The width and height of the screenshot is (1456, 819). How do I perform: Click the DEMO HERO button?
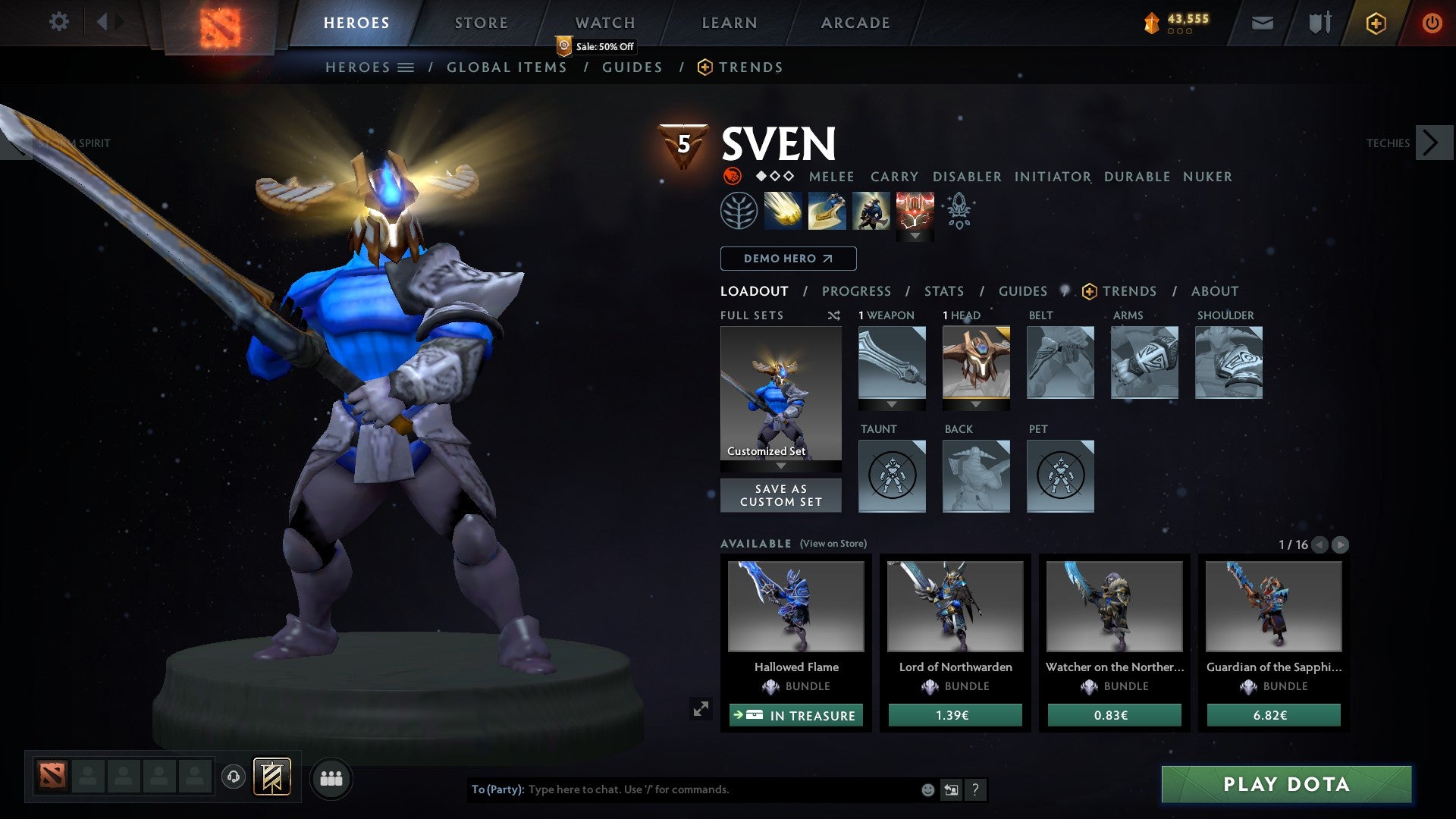click(x=786, y=259)
